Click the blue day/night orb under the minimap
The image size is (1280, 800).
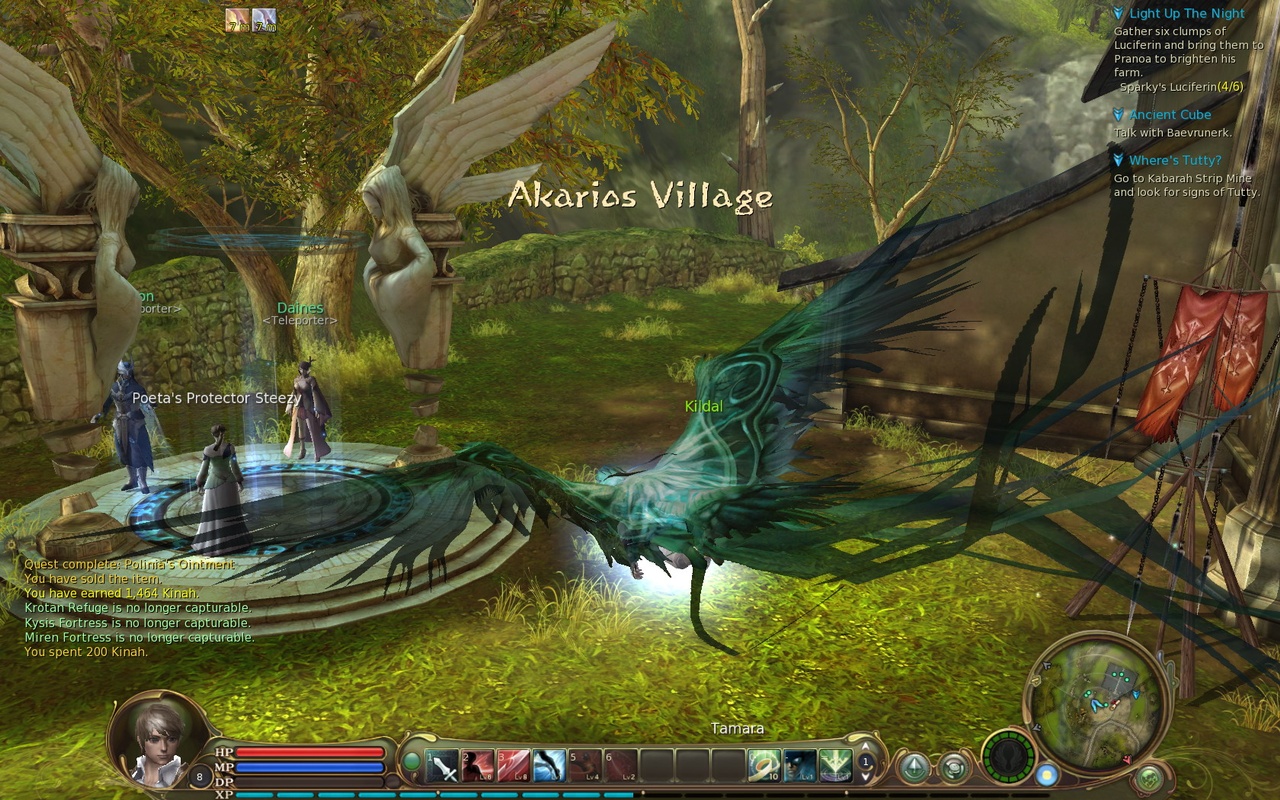[x=1047, y=775]
